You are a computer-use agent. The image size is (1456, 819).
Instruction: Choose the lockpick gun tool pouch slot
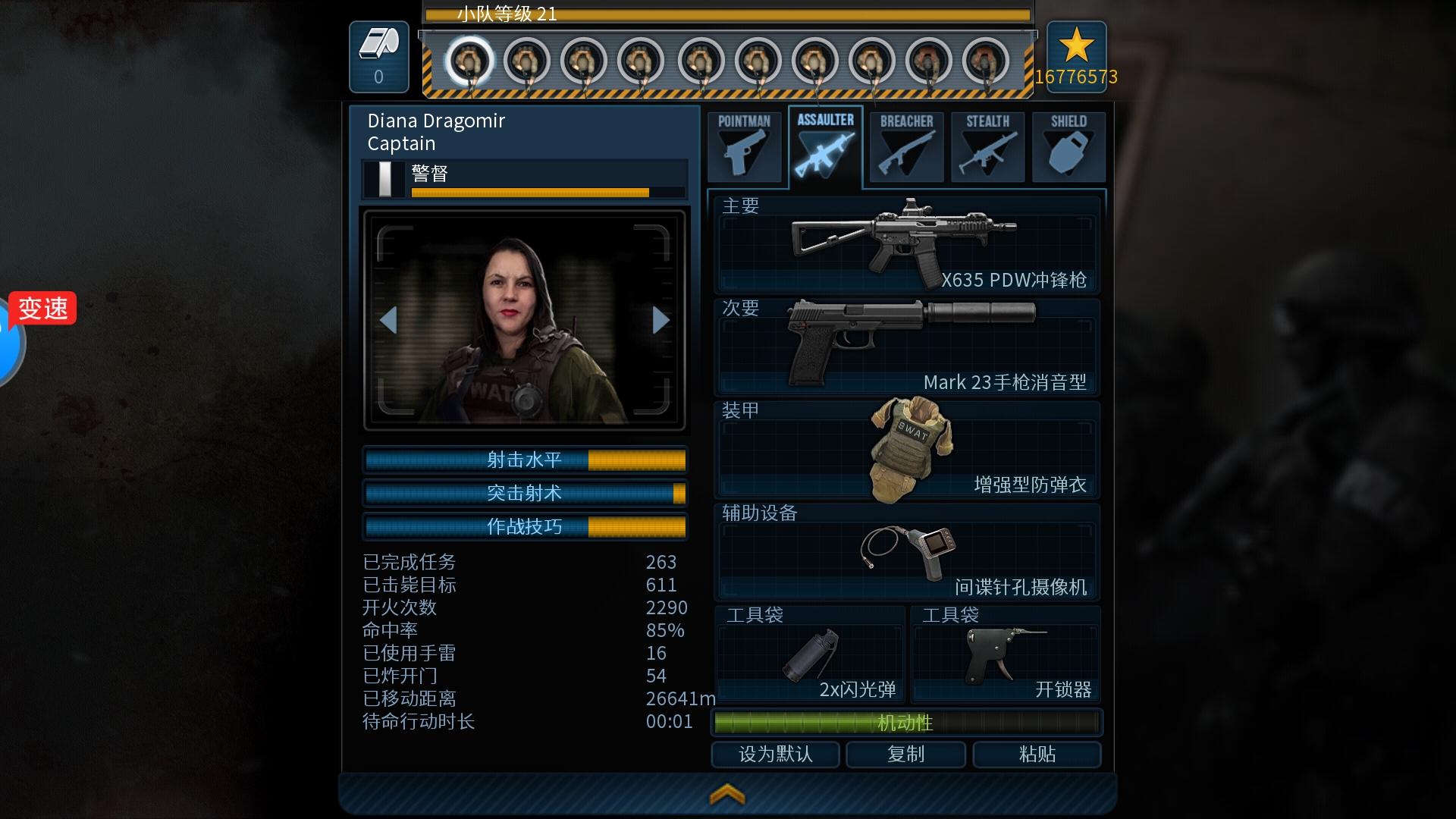(x=1005, y=654)
